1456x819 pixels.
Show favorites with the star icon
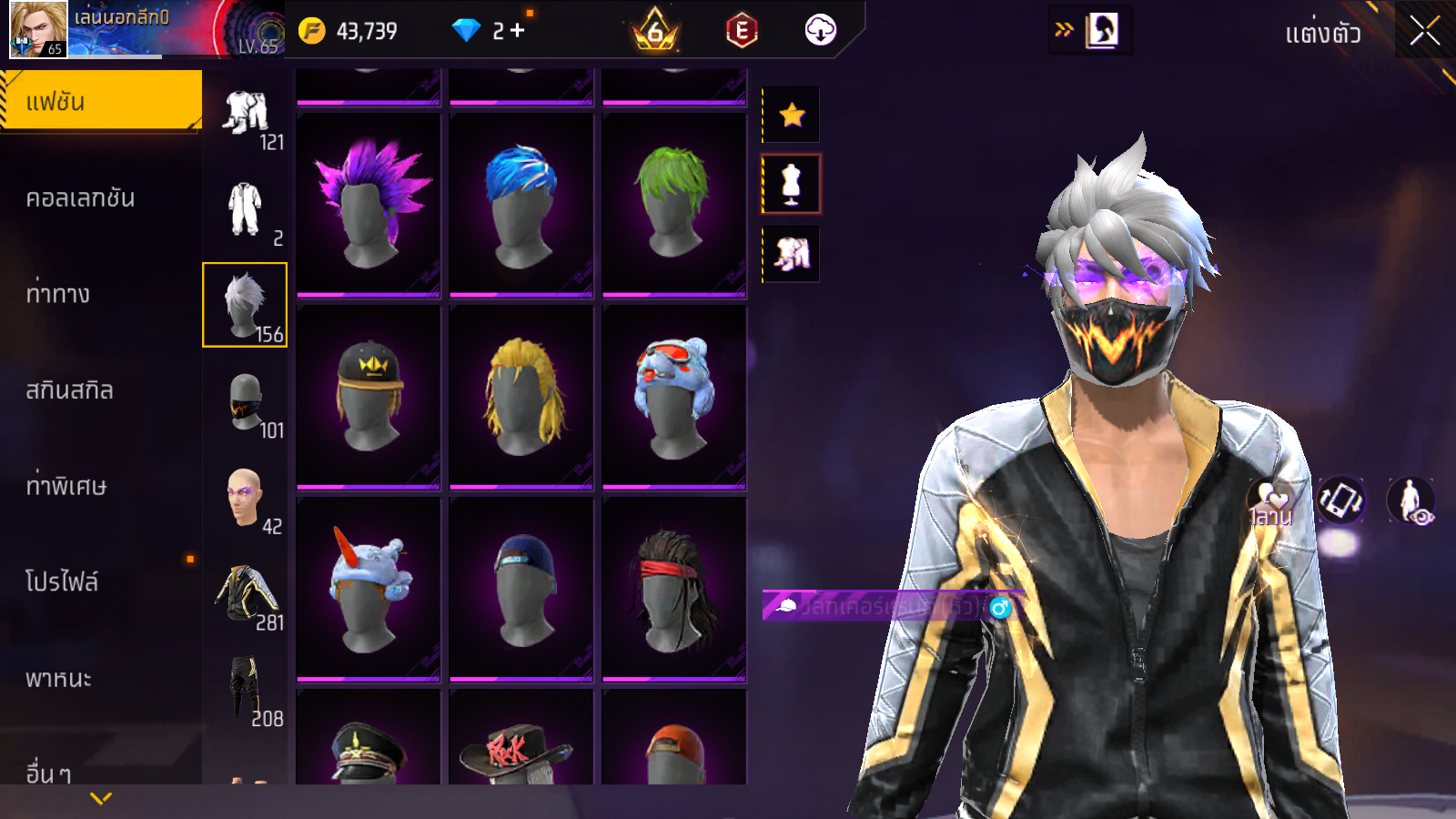pyautogui.click(x=792, y=115)
